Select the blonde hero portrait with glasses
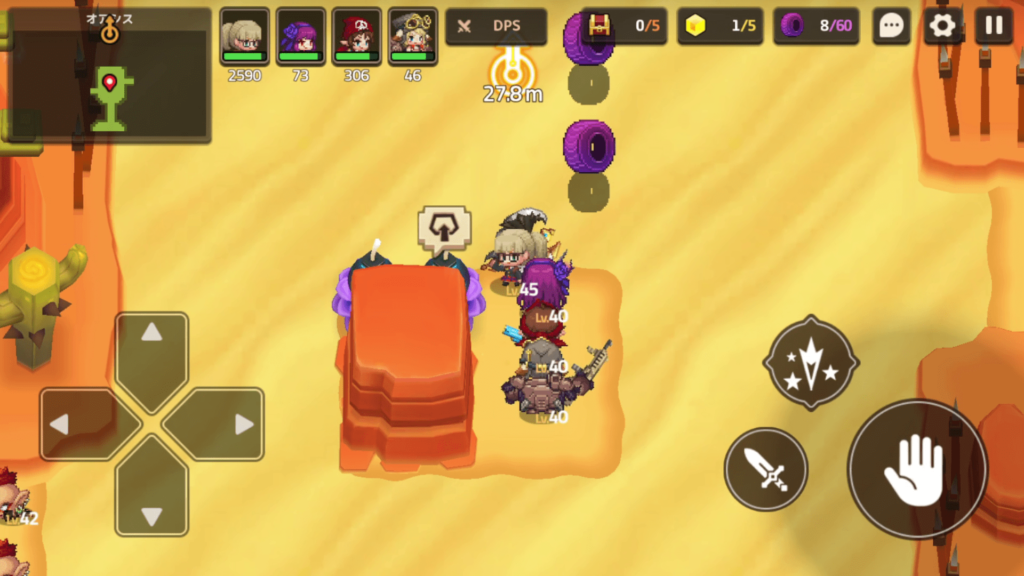Image resolution: width=1024 pixels, height=576 pixels. 244,37
